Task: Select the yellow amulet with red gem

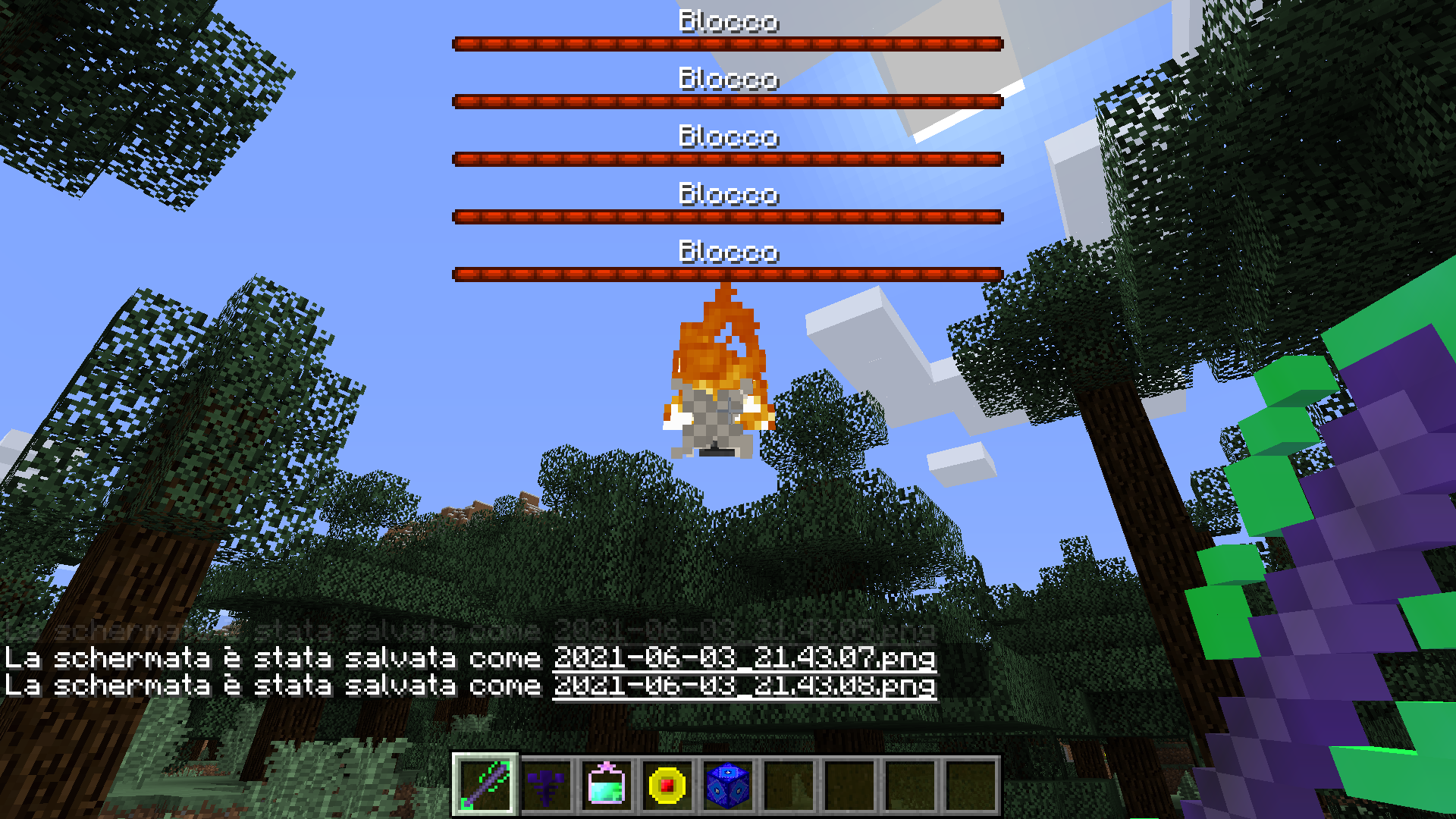Action: pos(667,786)
